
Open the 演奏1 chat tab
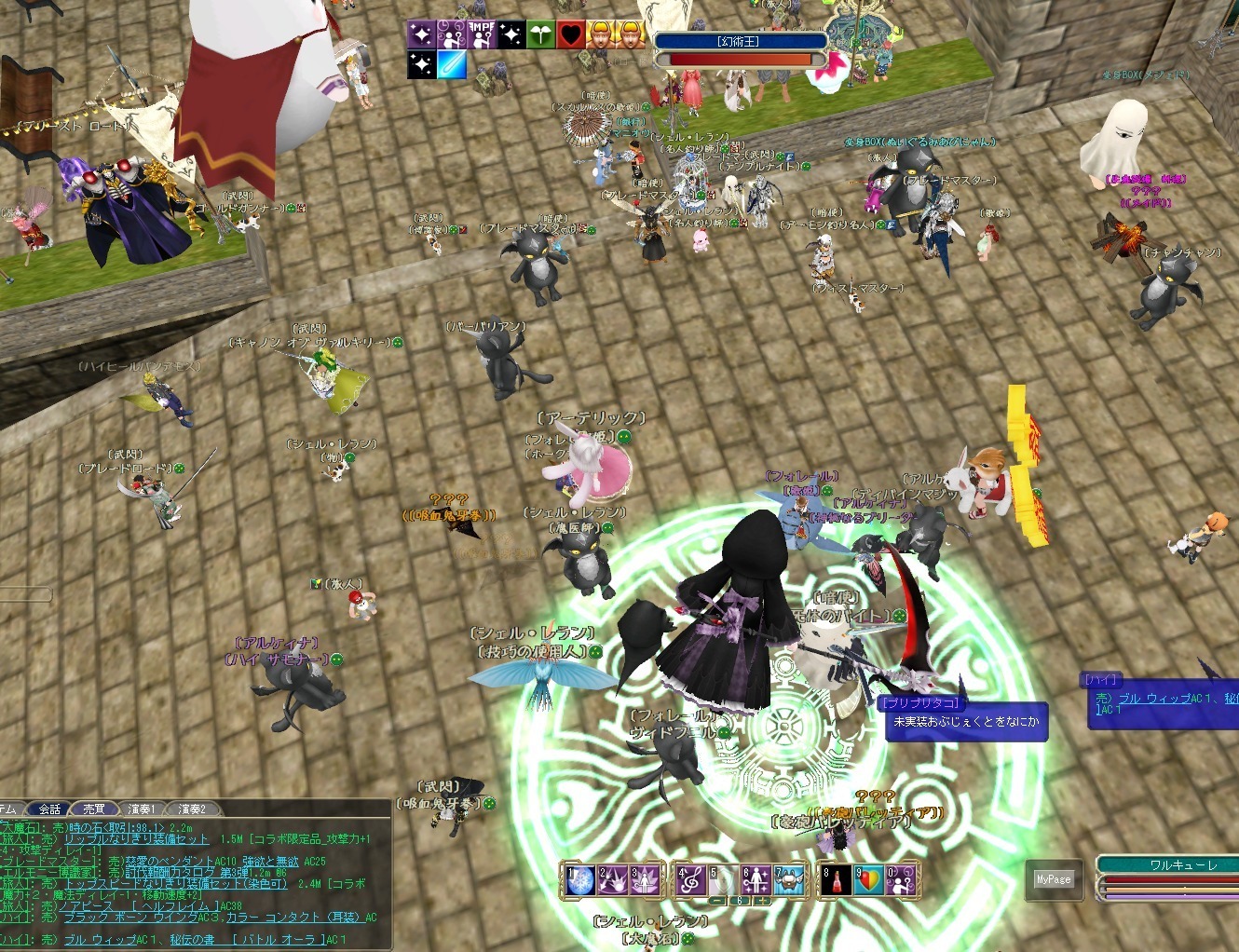pyautogui.click(x=142, y=809)
